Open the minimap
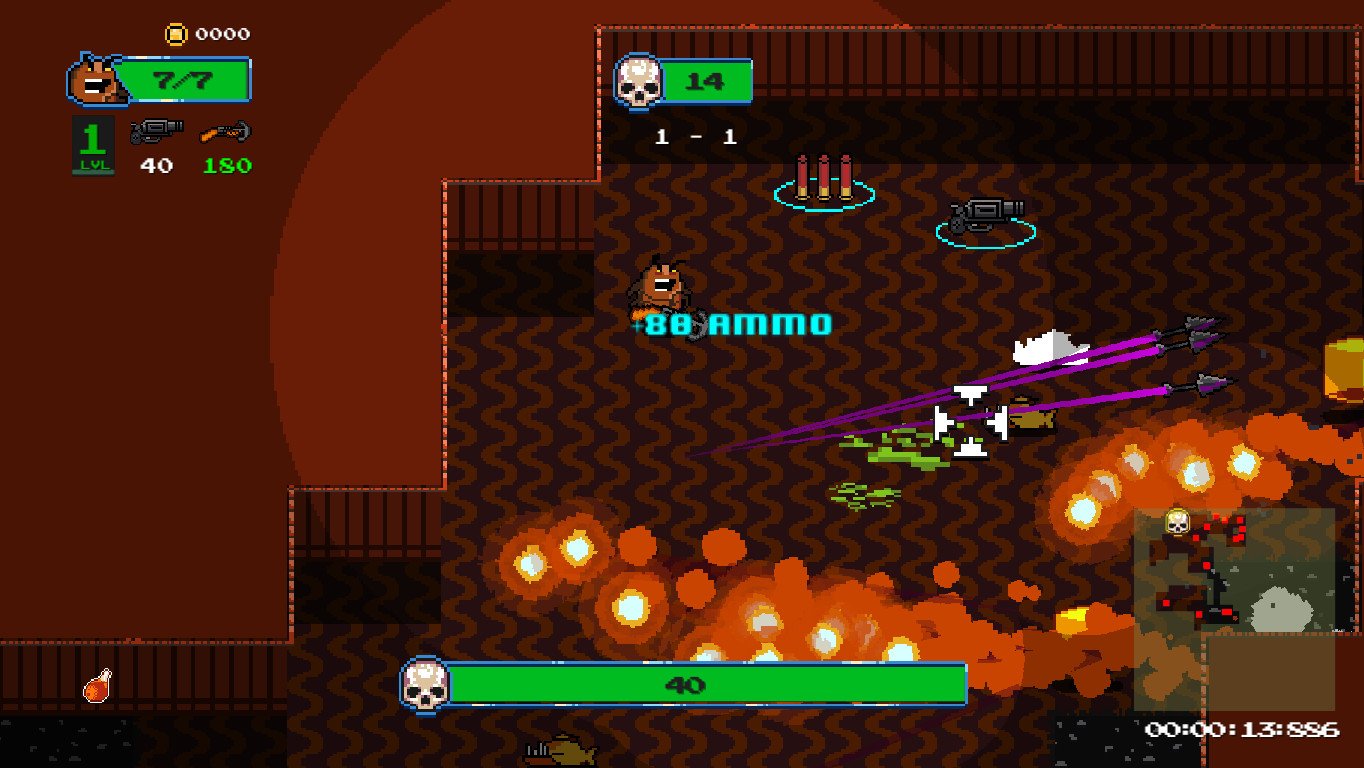The image size is (1364, 768). click(1234, 609)
